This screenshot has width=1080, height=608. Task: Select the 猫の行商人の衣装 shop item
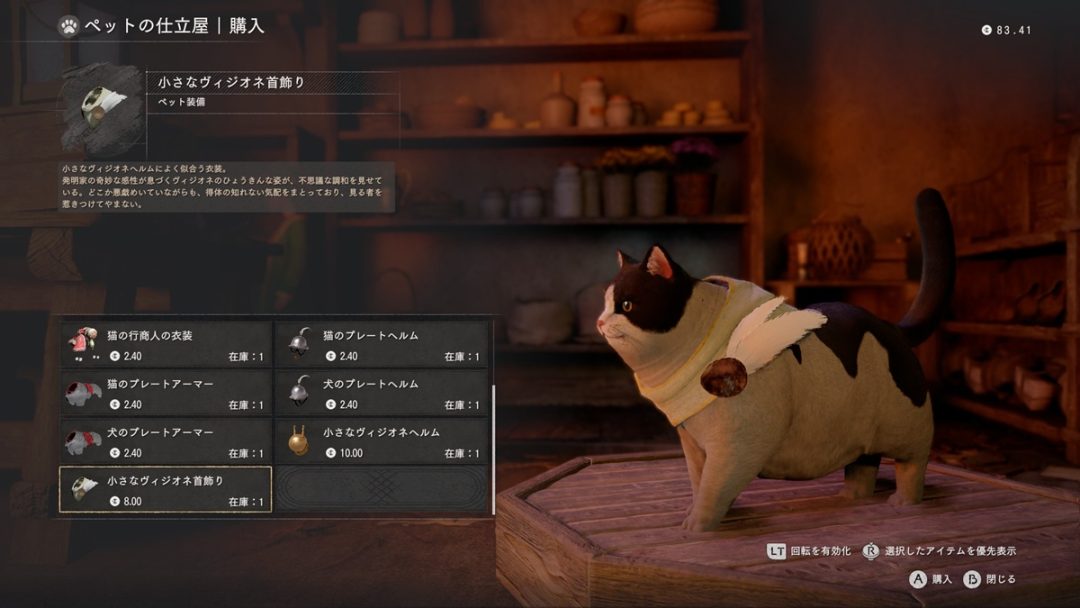166,345
